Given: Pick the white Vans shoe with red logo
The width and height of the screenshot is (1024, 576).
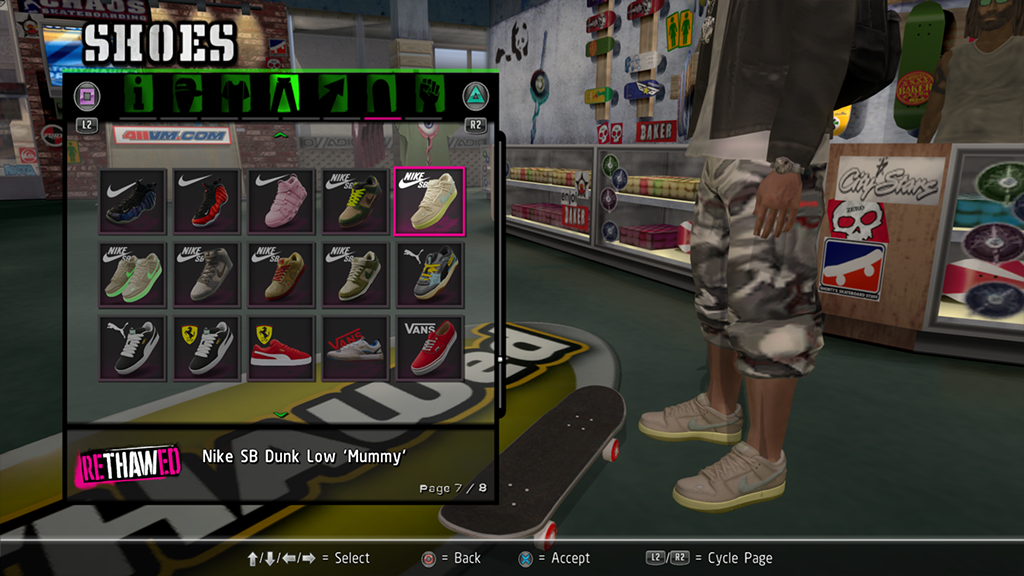Looking at the screenshot, I should point(355,348).
